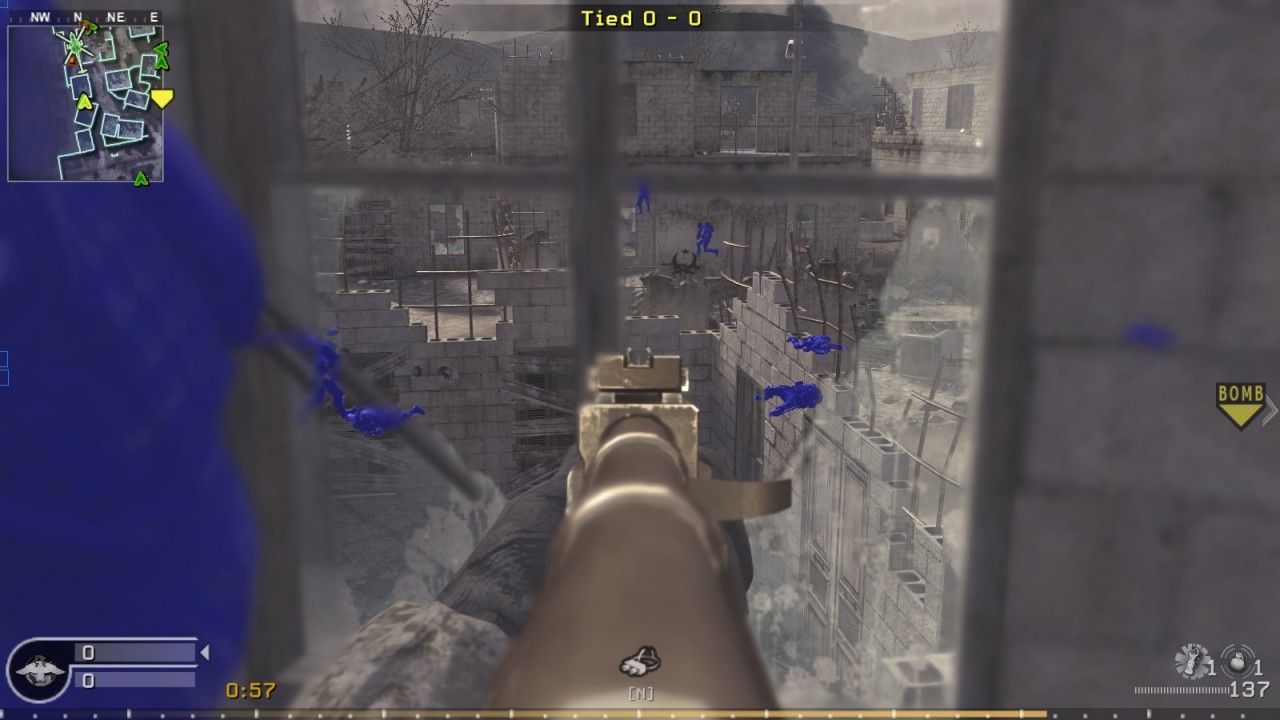Select the flashbang grenade icon
The image size is (1280, 720).
[1192, 660]
